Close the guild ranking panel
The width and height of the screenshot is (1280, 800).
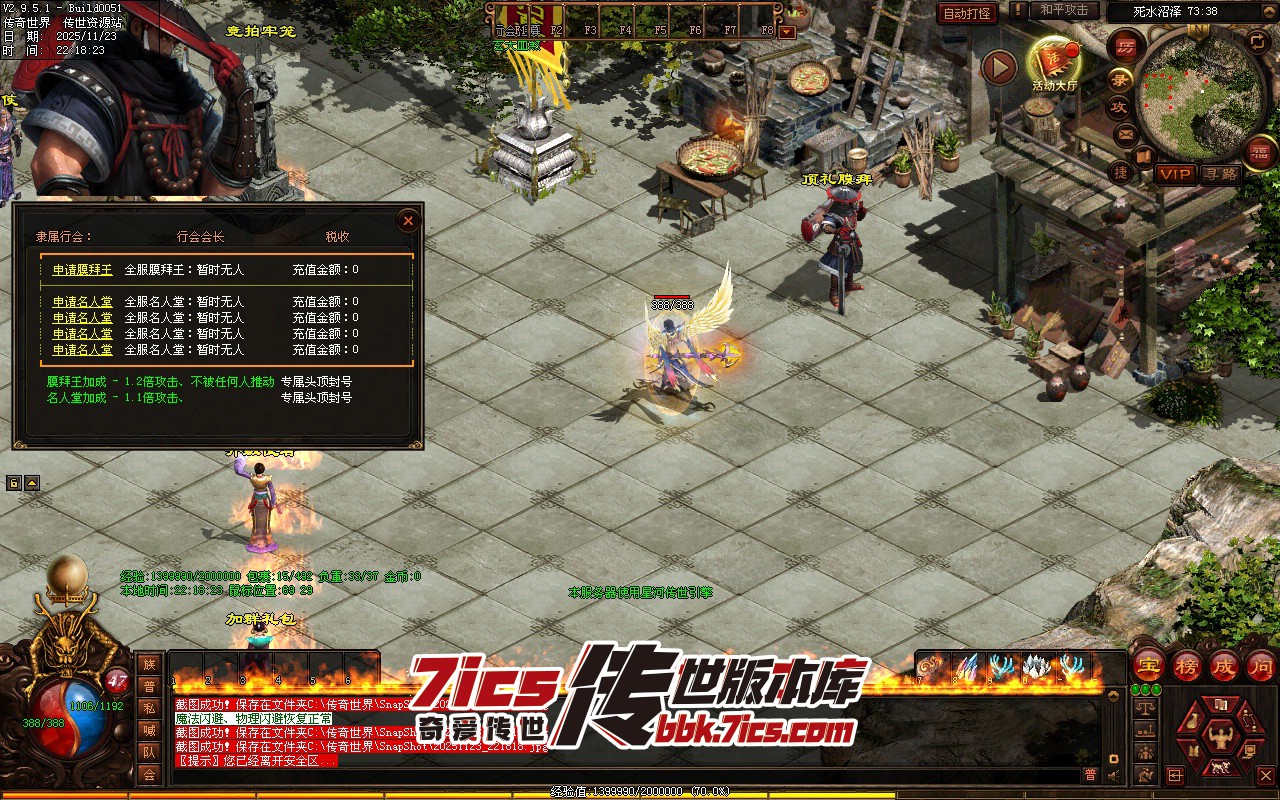click(x=408, y=221)
